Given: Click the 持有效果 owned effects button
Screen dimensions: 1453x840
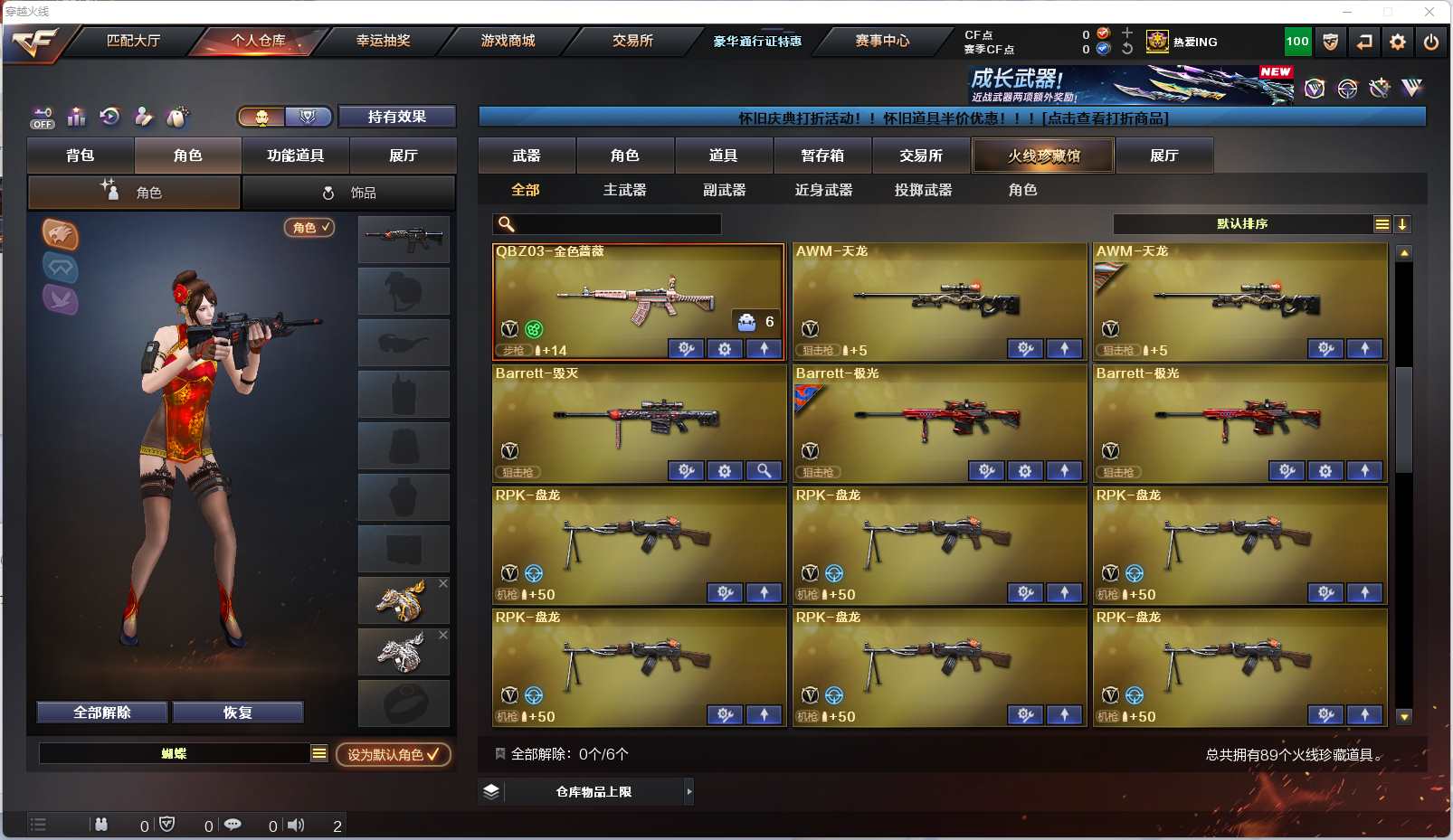Looking at the screenshot, I should [x=396, y=117].
